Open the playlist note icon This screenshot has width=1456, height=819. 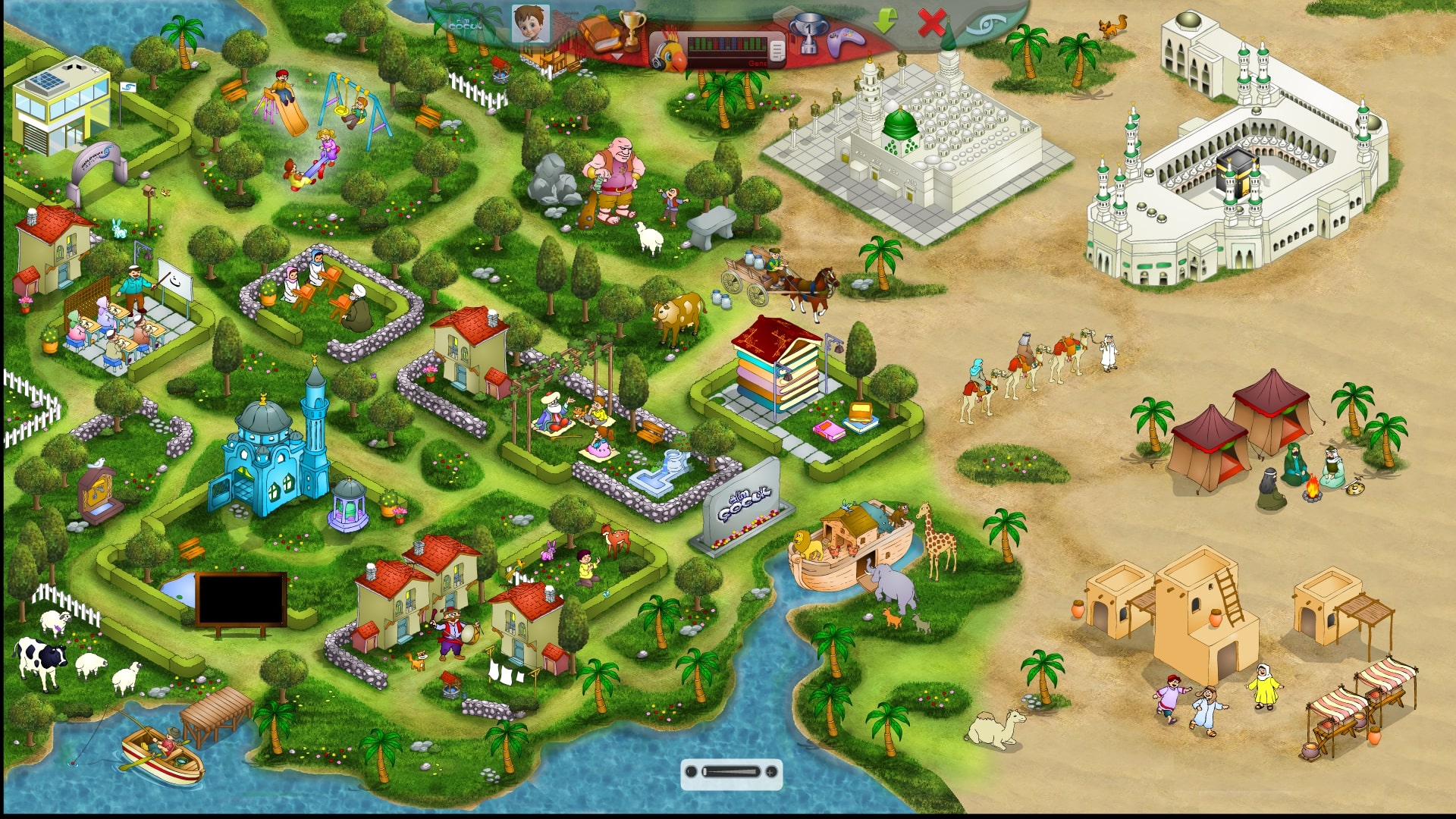click(x=777, y=50)
